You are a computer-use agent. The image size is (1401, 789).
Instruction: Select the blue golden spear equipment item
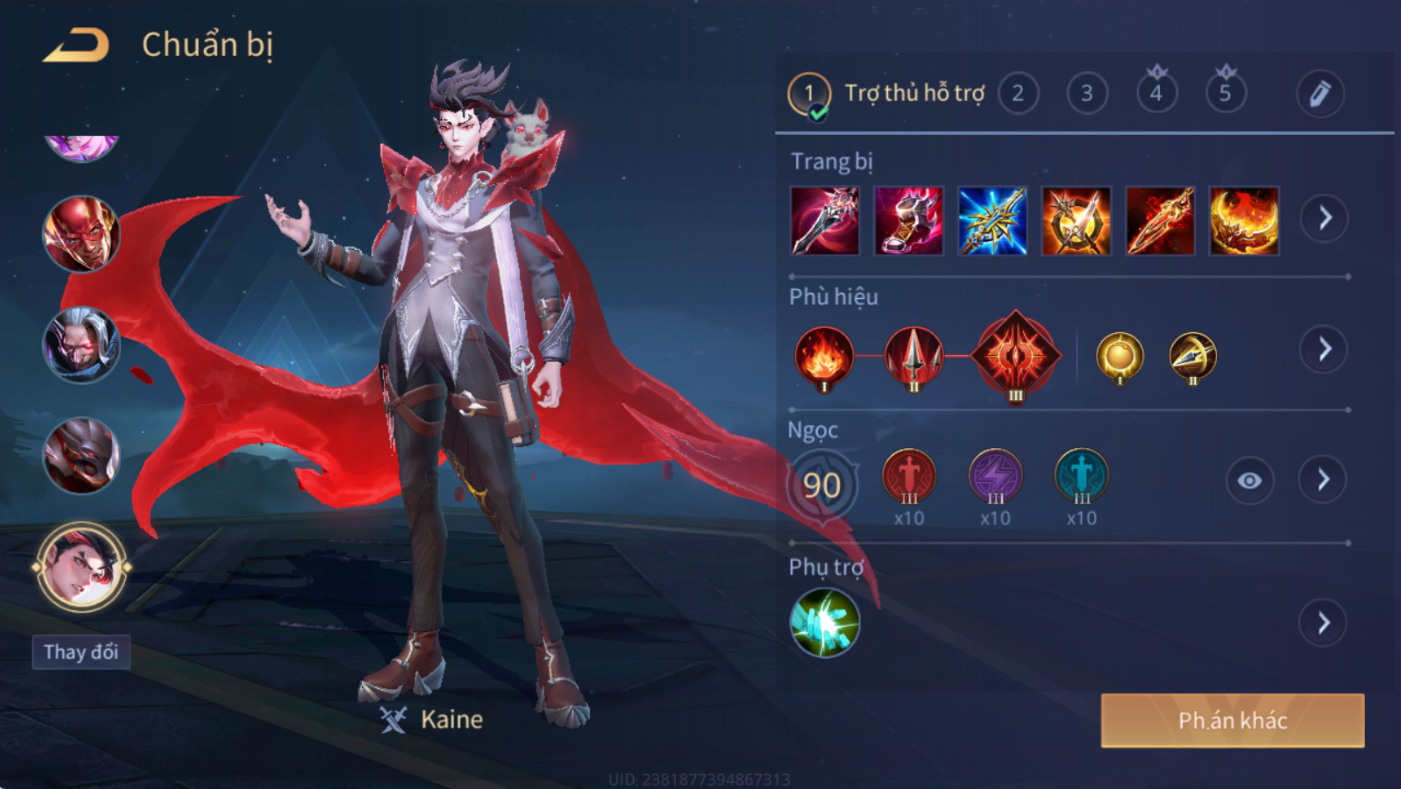pyautogui.click(x=992, y=220)
